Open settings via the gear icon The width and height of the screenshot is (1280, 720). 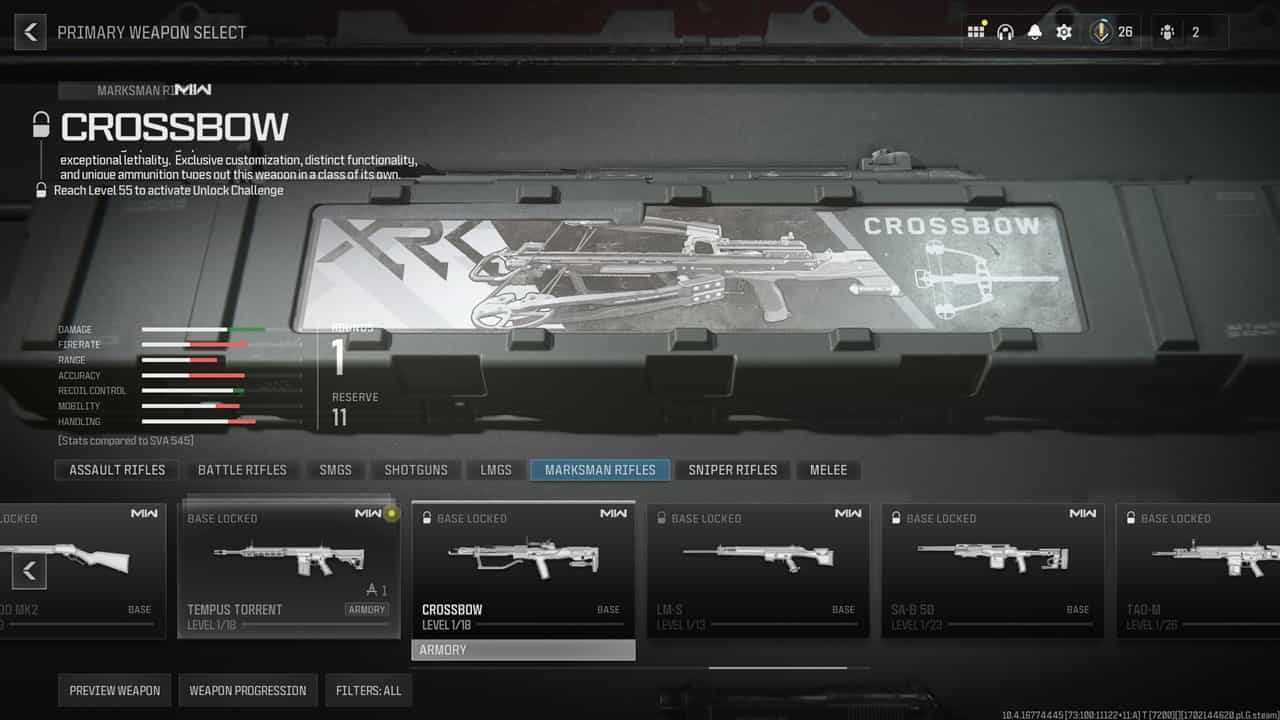point(1064,32)
